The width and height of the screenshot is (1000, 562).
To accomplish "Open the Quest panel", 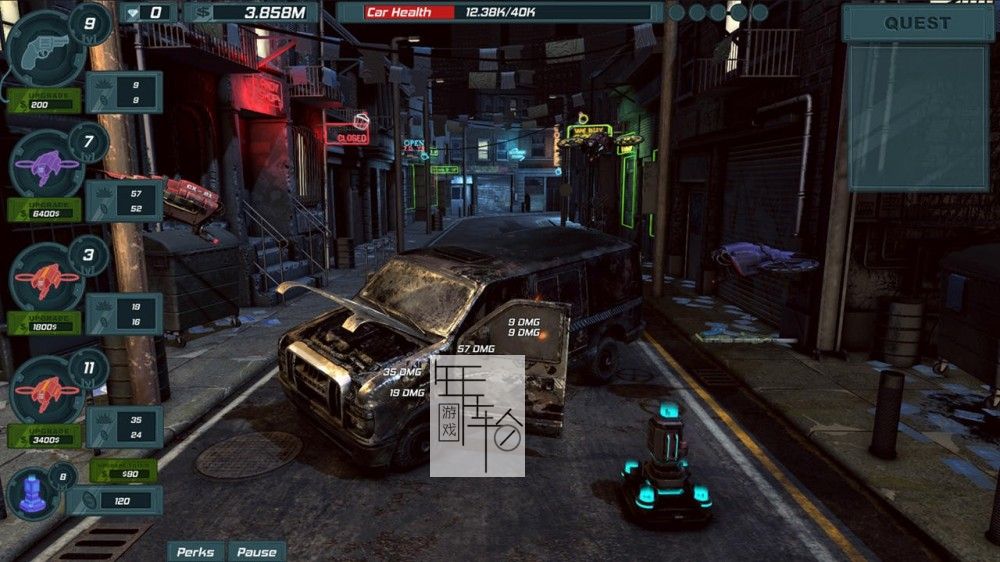I will pyautogui.click(x=917, y=23).
